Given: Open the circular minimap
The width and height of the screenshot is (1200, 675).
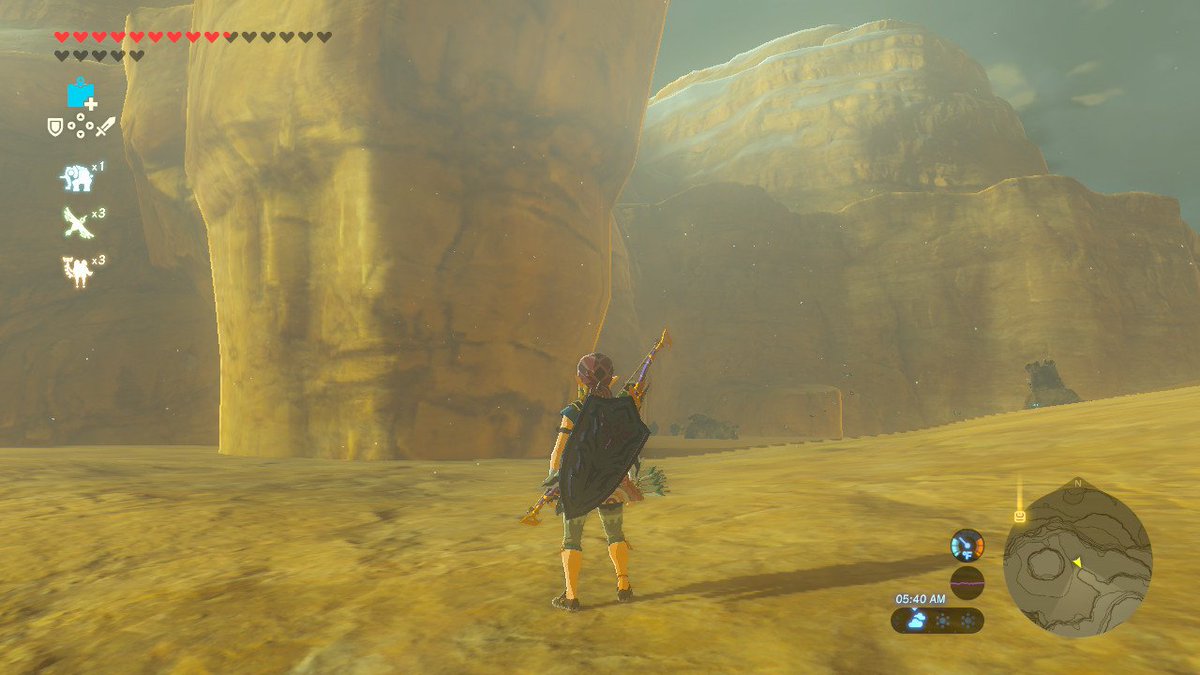Looking at the screenshot, I should pyautogui.click(x=1077, y=560).
